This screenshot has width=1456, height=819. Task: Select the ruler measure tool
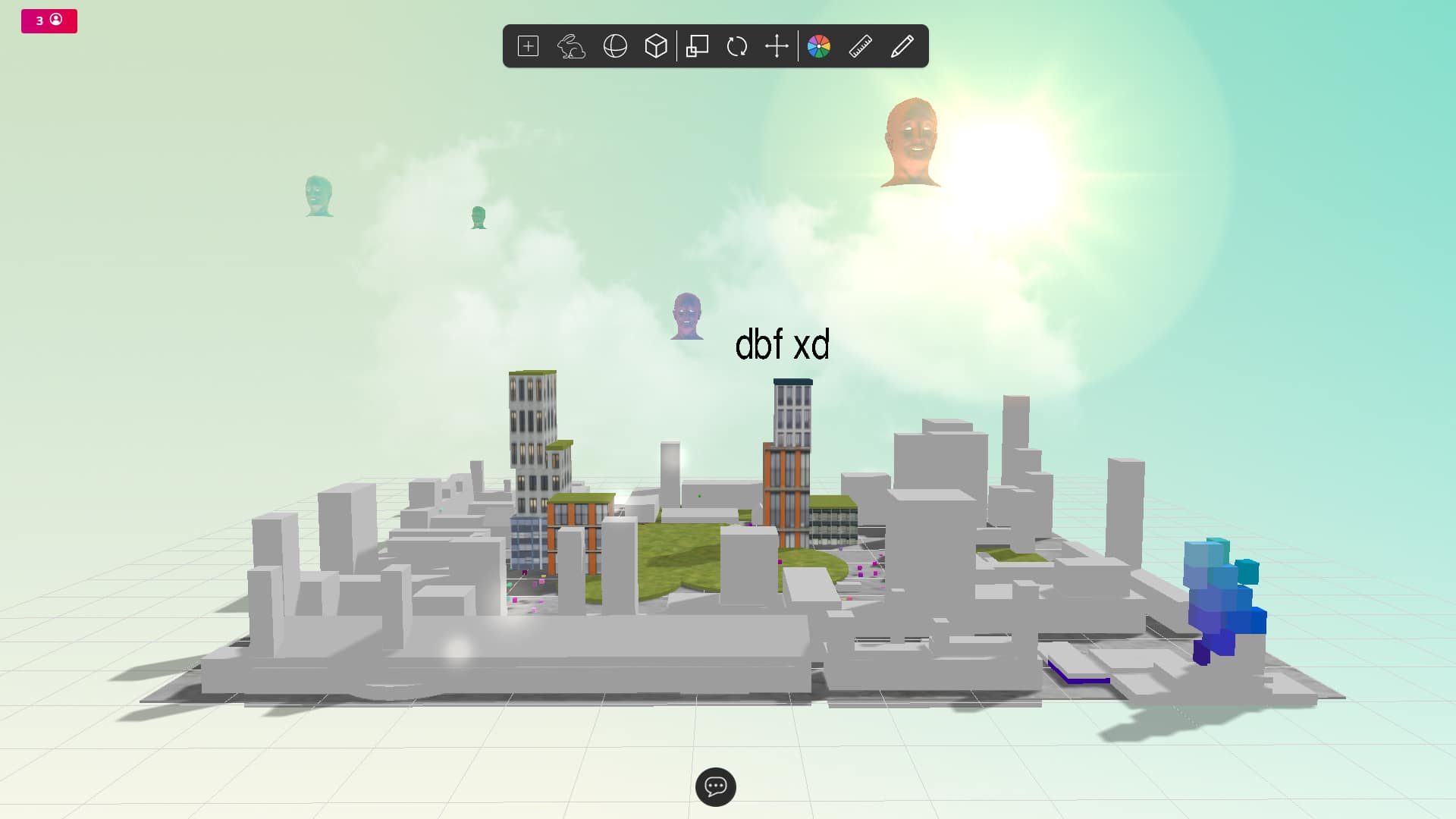[861, 46]
